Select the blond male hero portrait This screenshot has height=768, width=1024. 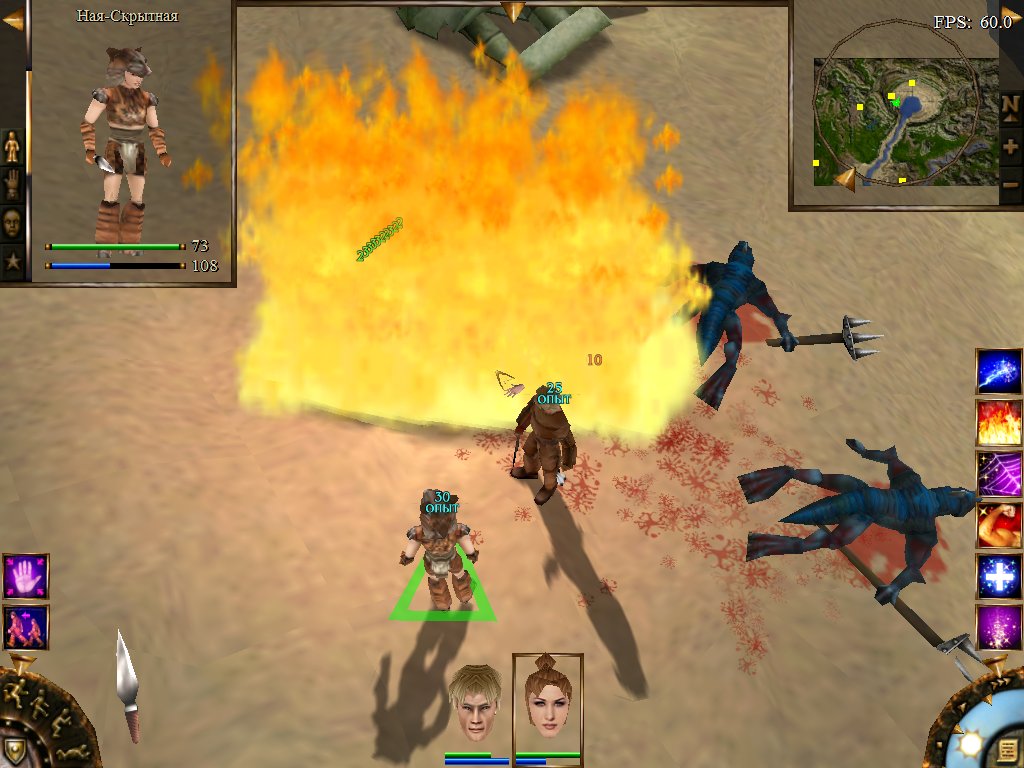coord(474,702)
